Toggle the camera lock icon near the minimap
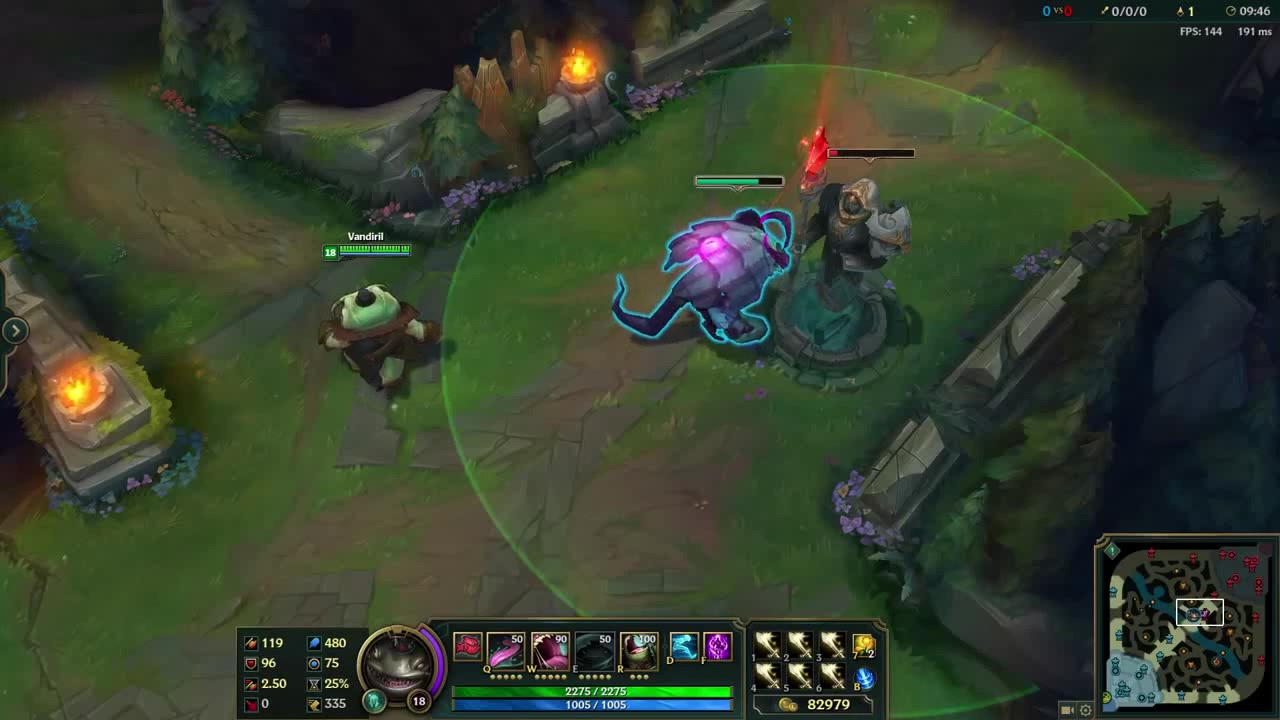The image size is (1280, 720). pyautogui.click(x=1066, y=708)
